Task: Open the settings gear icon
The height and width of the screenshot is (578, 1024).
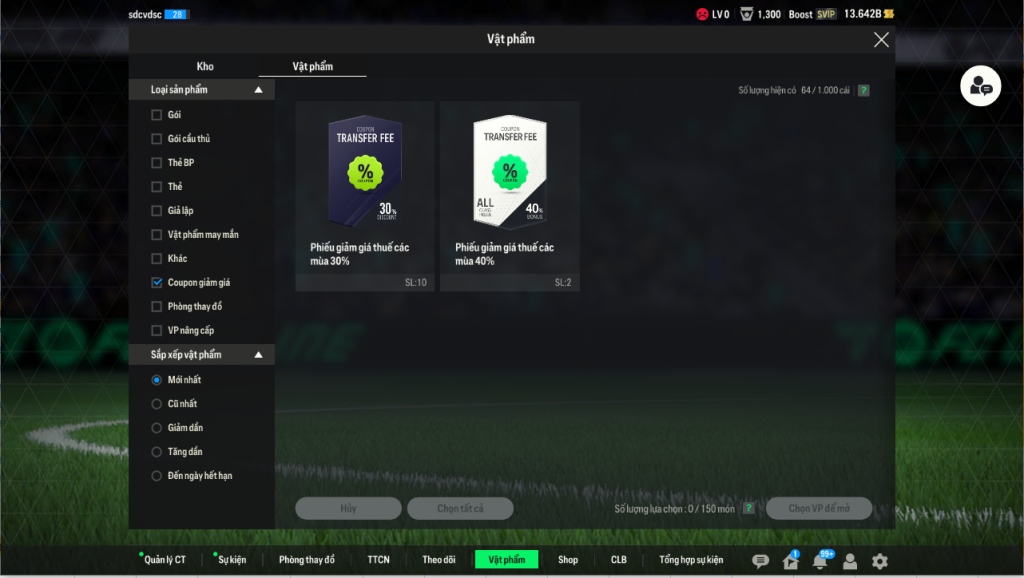Action: 880,562
